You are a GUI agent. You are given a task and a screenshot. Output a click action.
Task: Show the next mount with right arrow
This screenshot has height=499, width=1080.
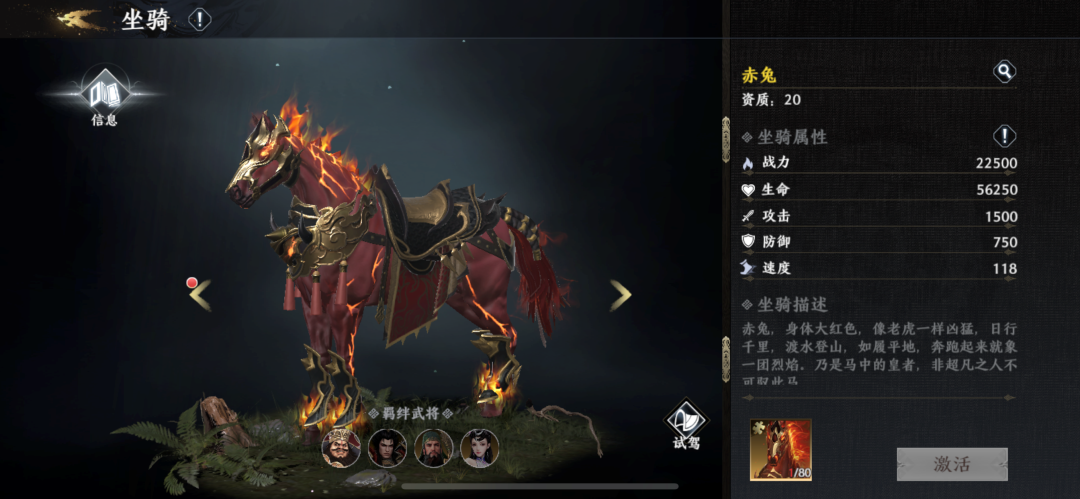point(621,294)
